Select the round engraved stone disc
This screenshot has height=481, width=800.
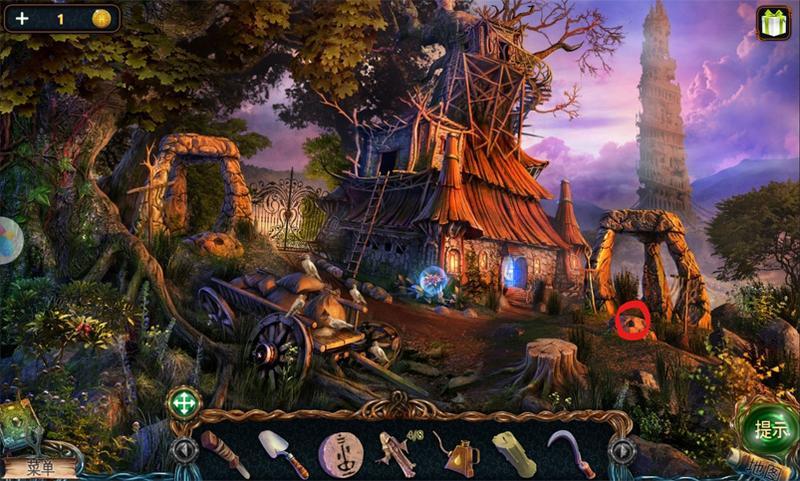[341, 453]
